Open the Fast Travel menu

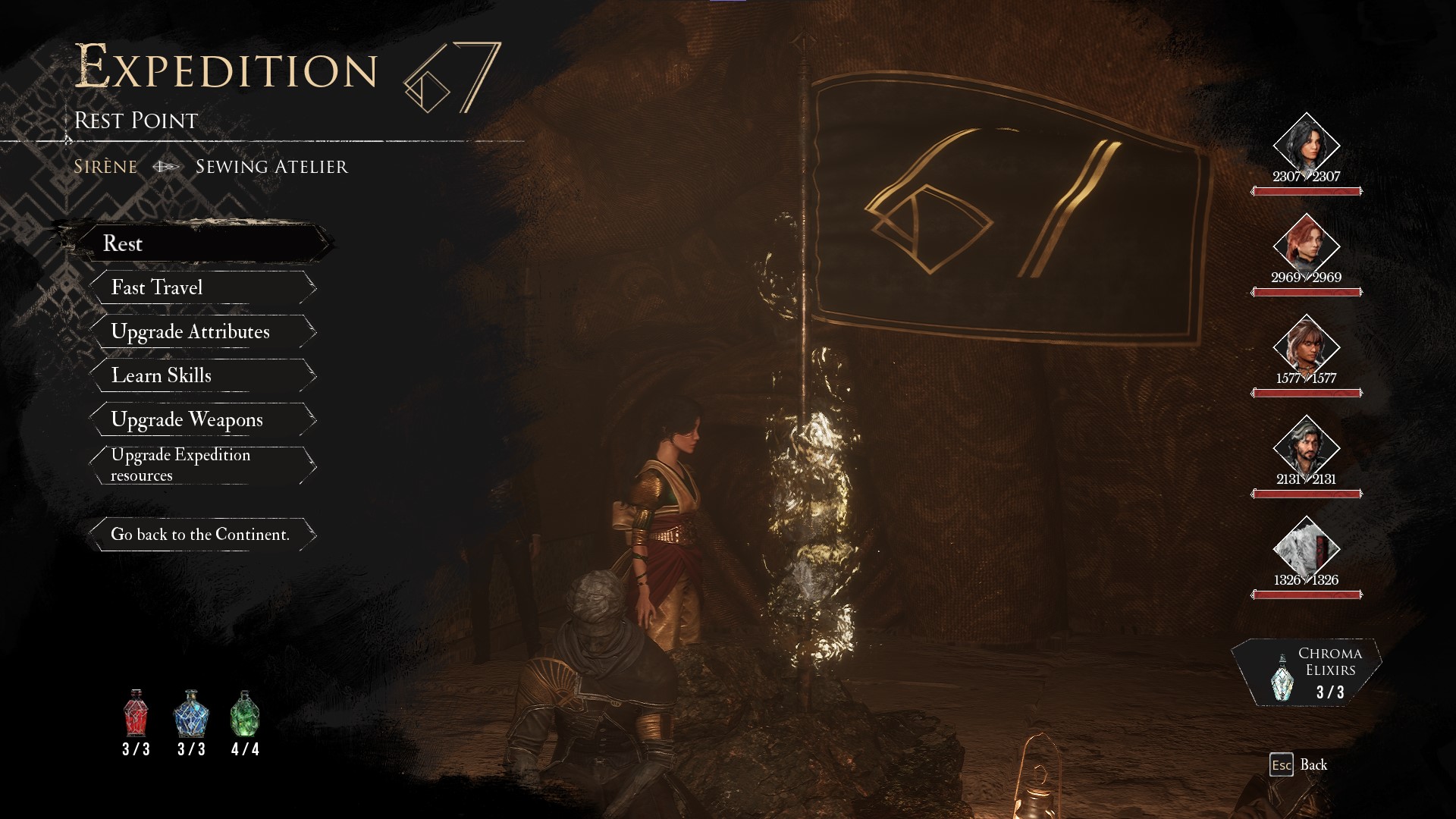tap(202, 287)
